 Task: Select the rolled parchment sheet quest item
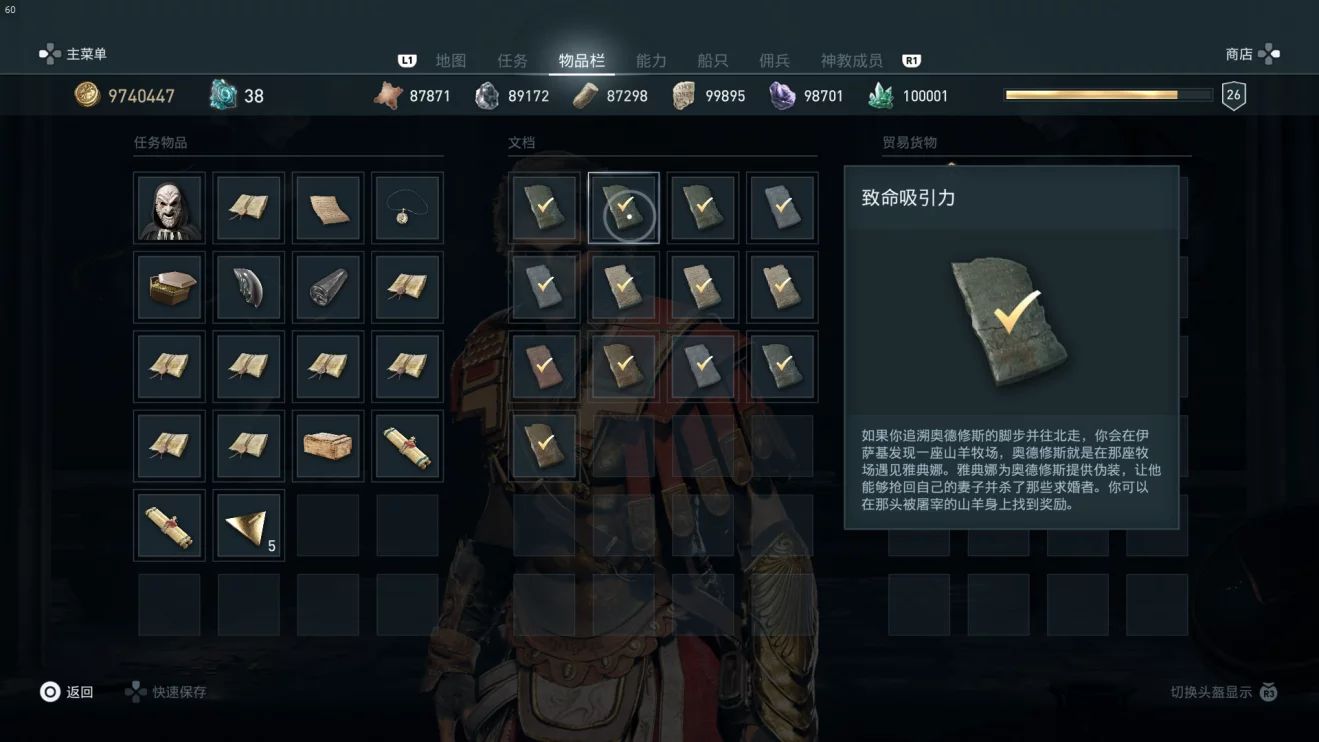(x=328, y=208)
